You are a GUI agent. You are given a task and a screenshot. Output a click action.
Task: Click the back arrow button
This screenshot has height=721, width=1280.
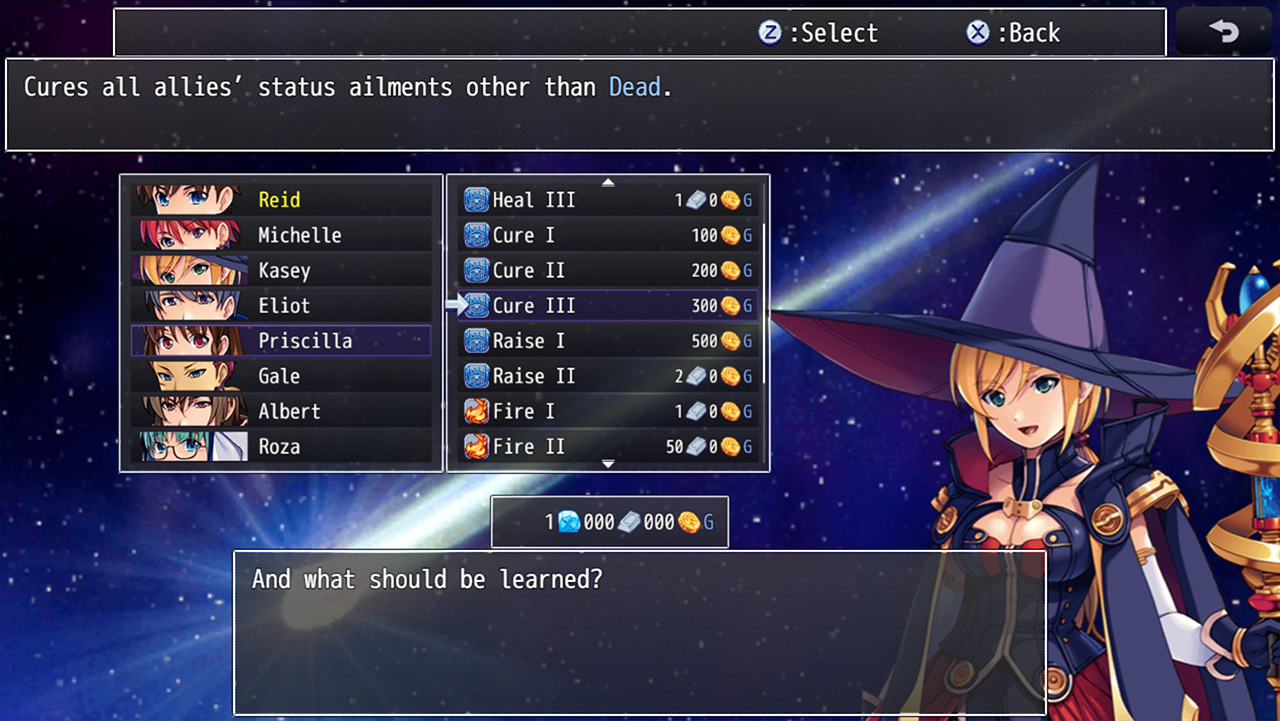click(x=1223, y=32)
